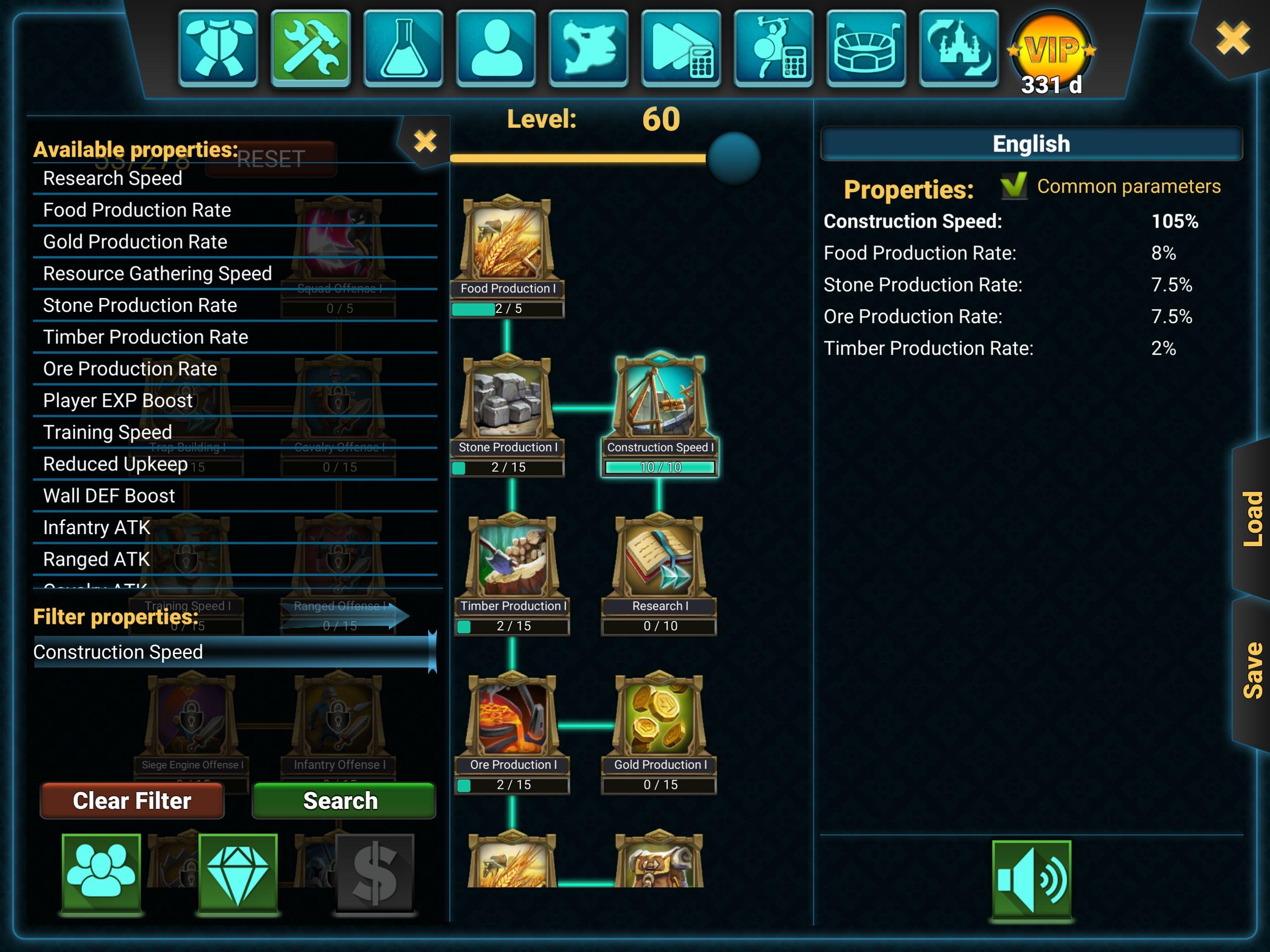Open the player profile tab
1270x952 pixels.
(496, 48)
